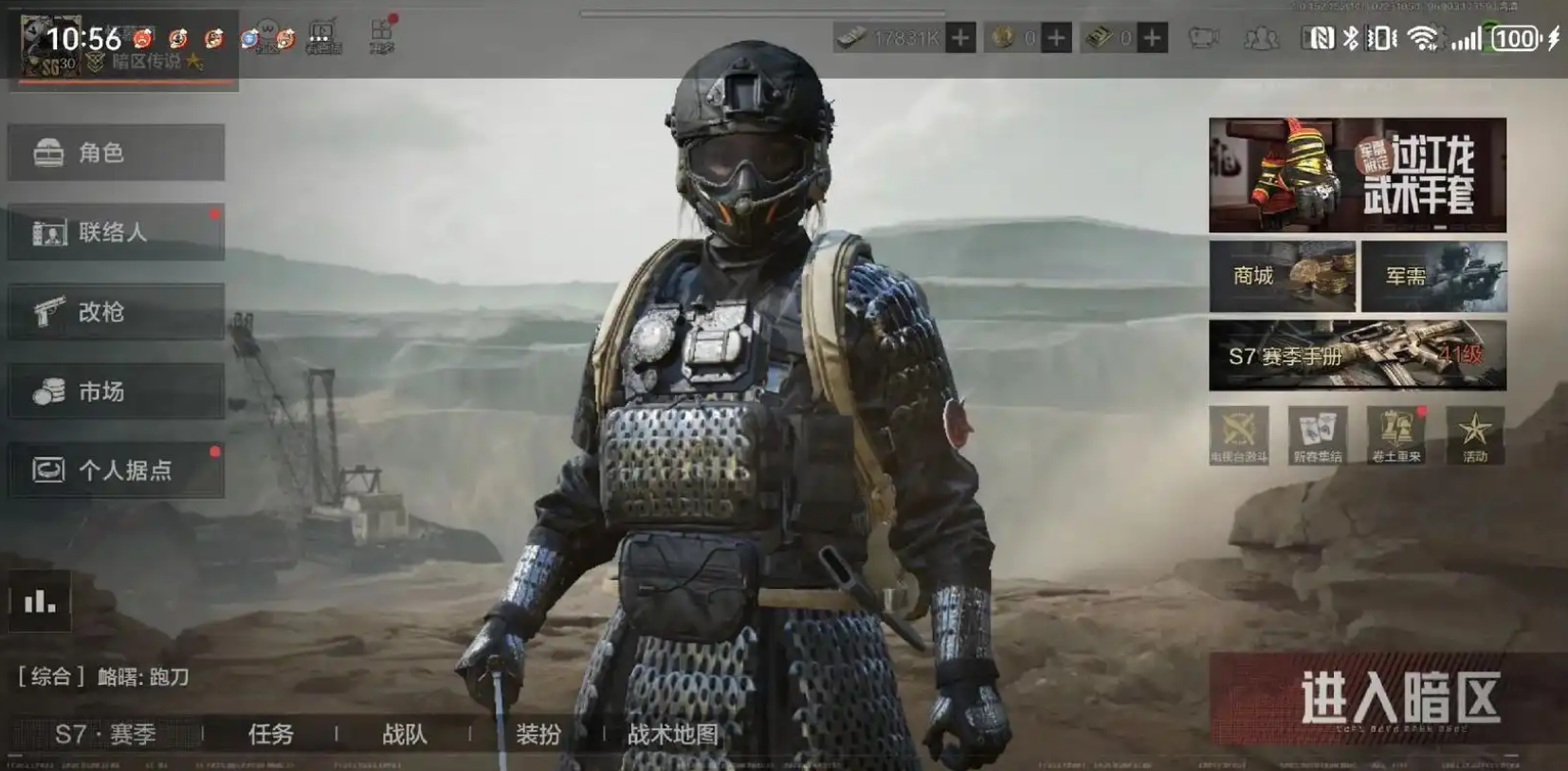Image resolution: width=1568 pixels, height=771 pixels.
Task: Open the 个人据点 personal base menu
Action: [x=116, y=469]
